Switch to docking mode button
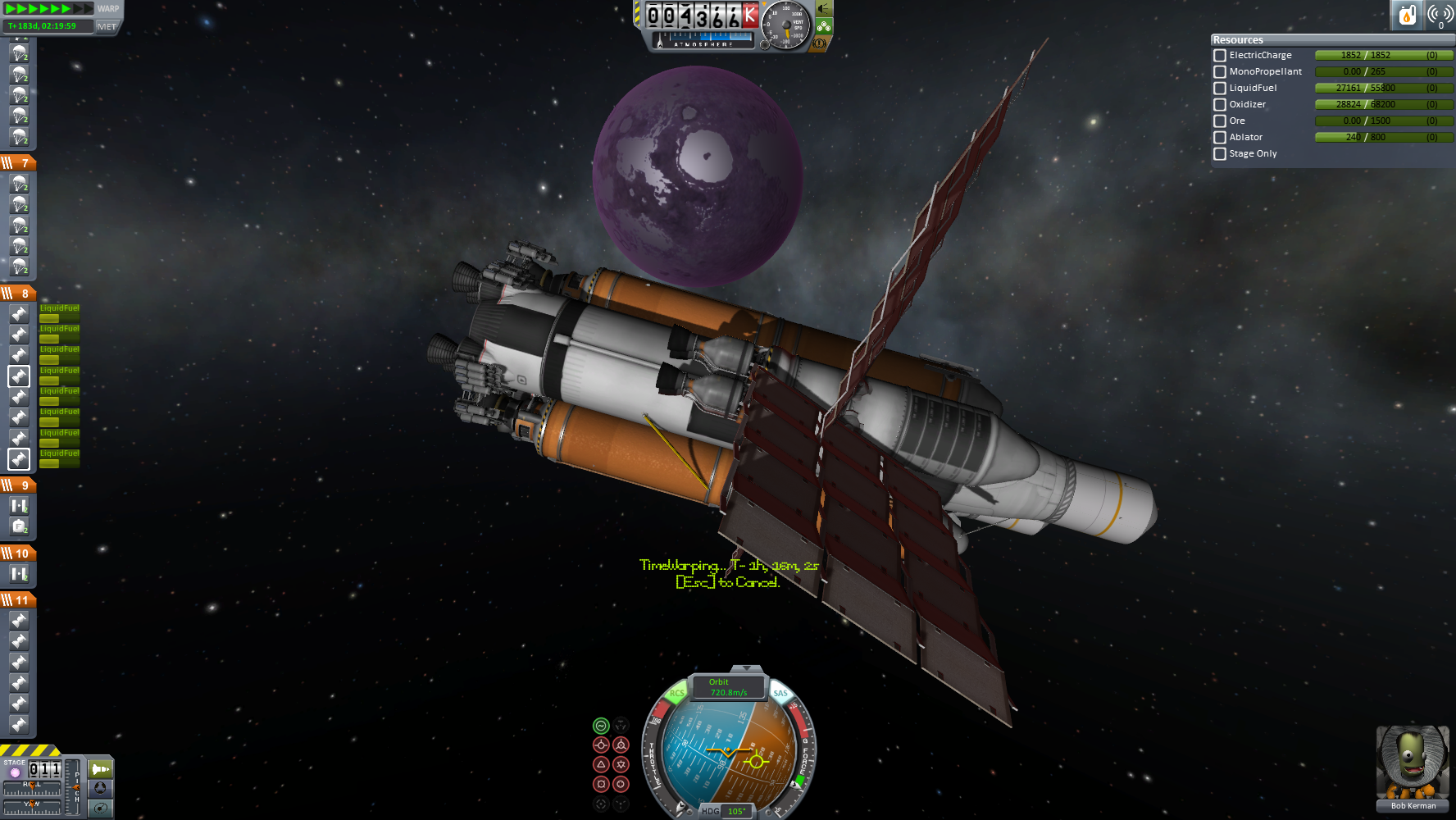 tap(100, 788)
